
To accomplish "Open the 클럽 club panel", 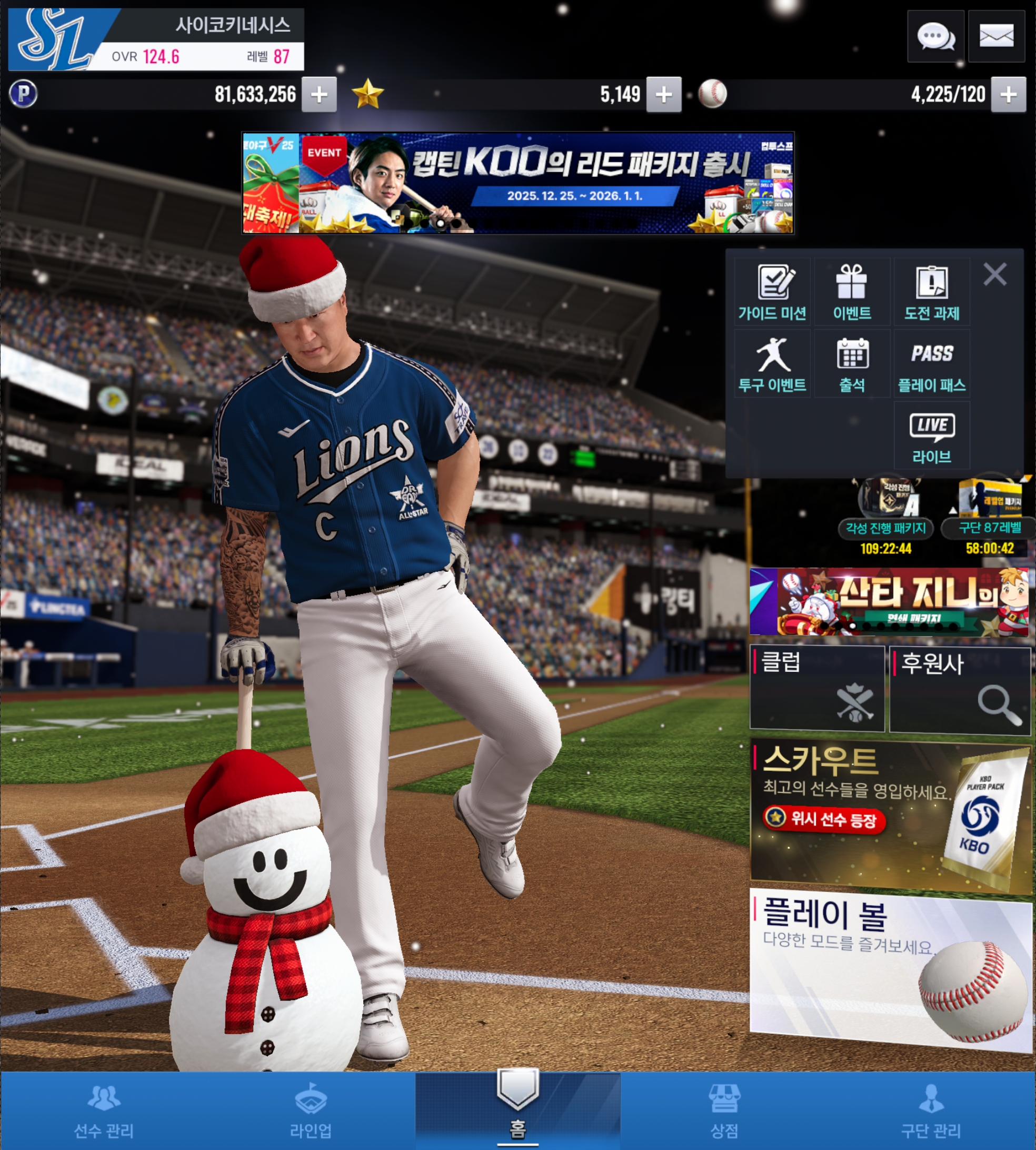I will 817,688.
